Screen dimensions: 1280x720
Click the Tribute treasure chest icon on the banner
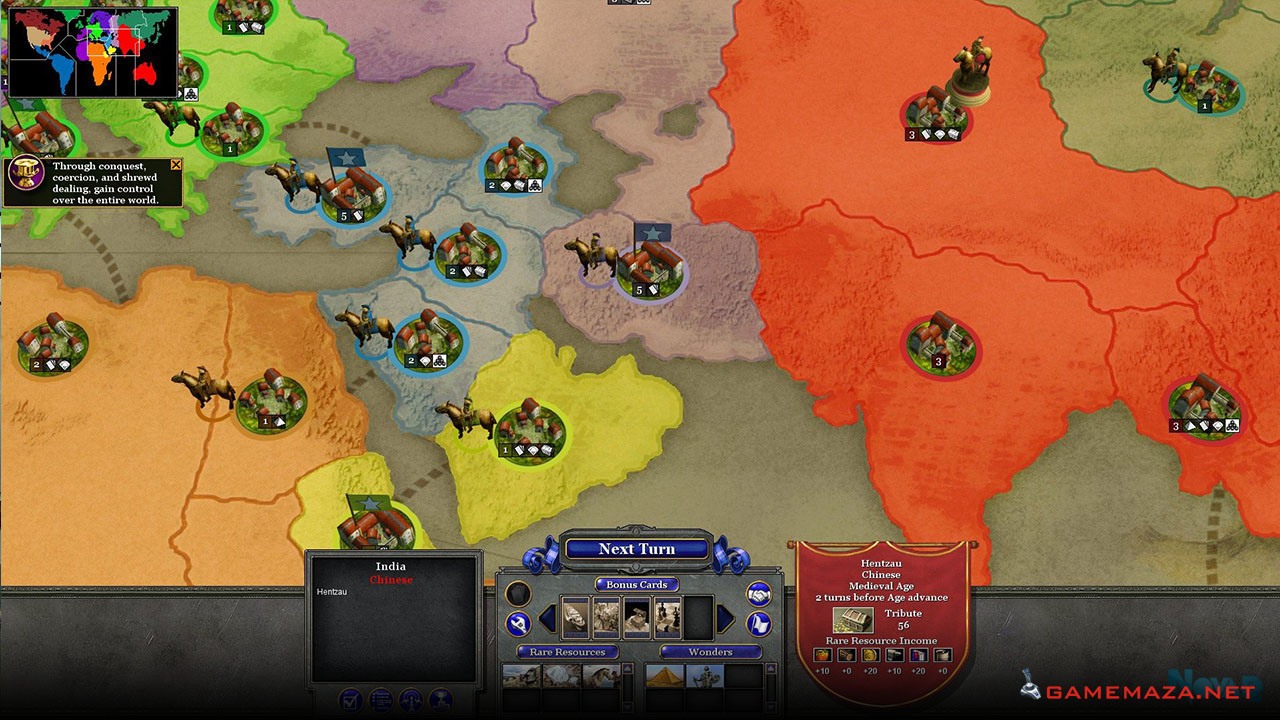pos(853,620)
